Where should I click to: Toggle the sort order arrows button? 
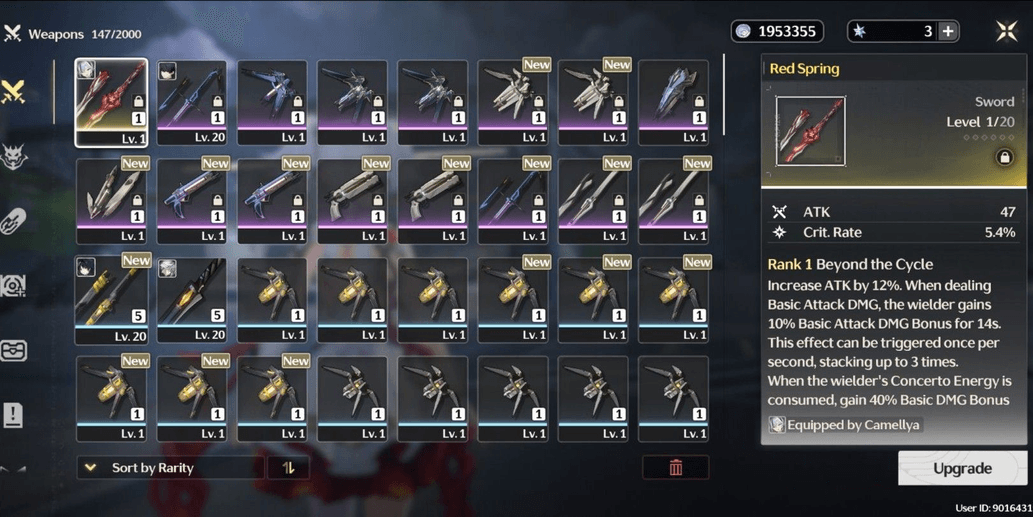288,468
